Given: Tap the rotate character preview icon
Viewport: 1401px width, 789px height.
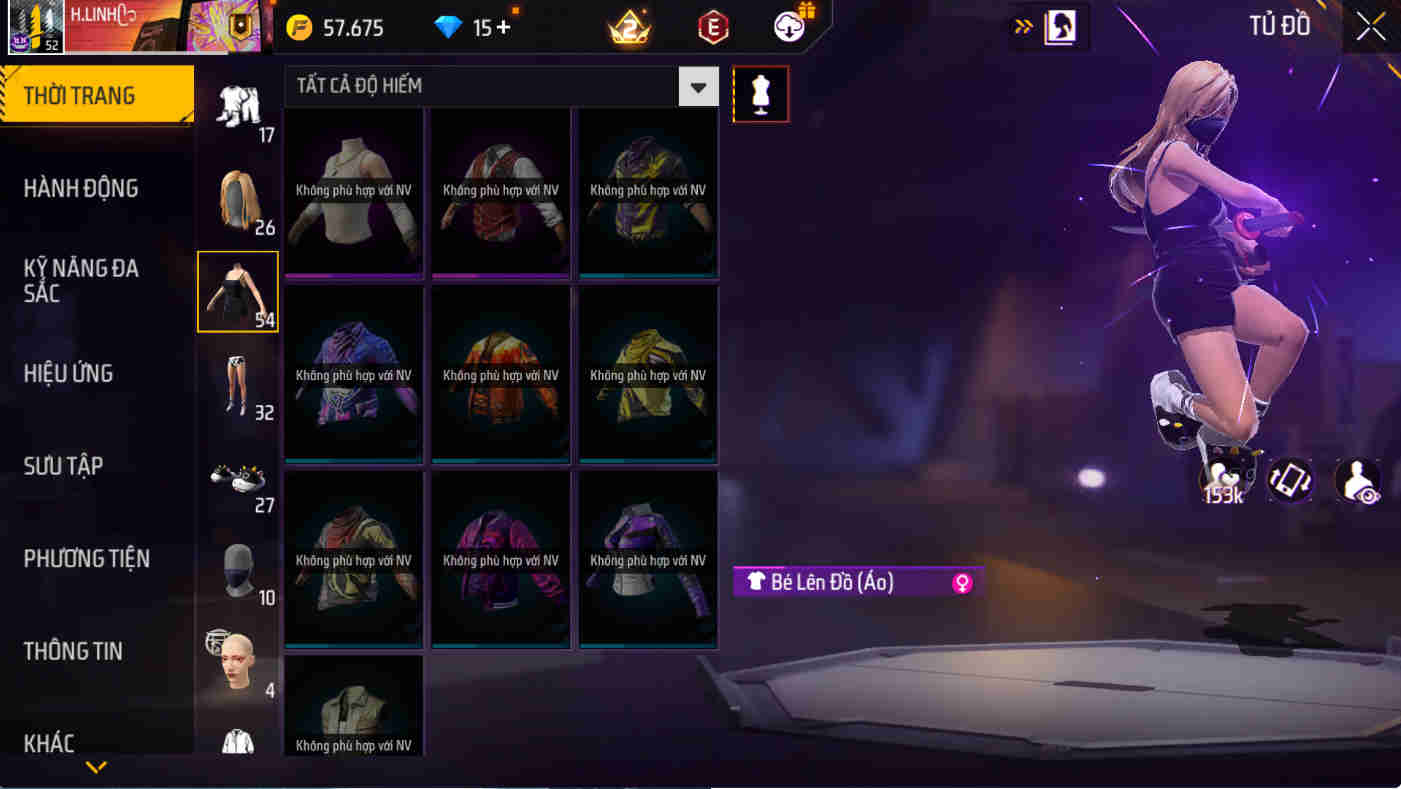Looking at the screenshot, I should tap(1289, 481).
